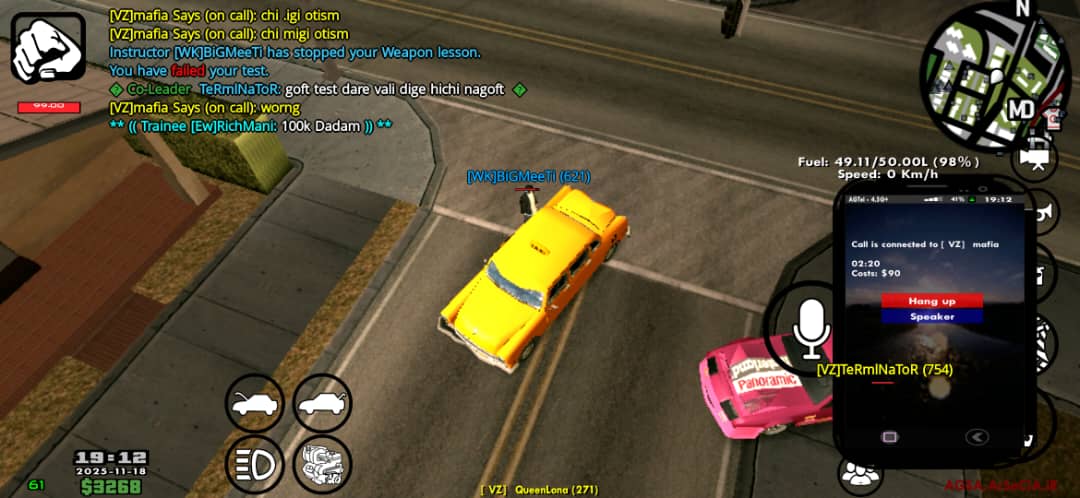Screen dimensions: 1080x498
Task: Toggle the car engine
Action: click(322, 464)
